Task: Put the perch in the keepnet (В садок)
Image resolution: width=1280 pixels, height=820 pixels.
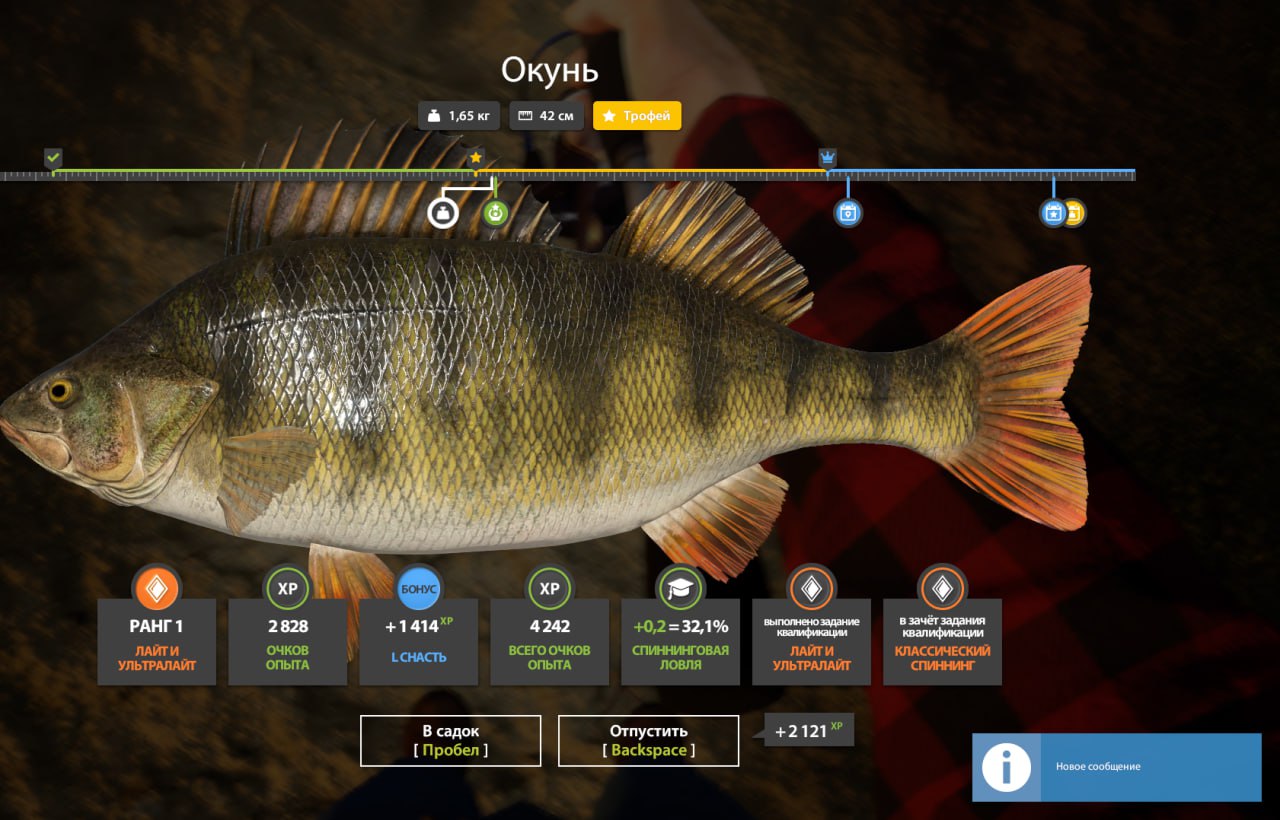Action: tap(450, 740)
